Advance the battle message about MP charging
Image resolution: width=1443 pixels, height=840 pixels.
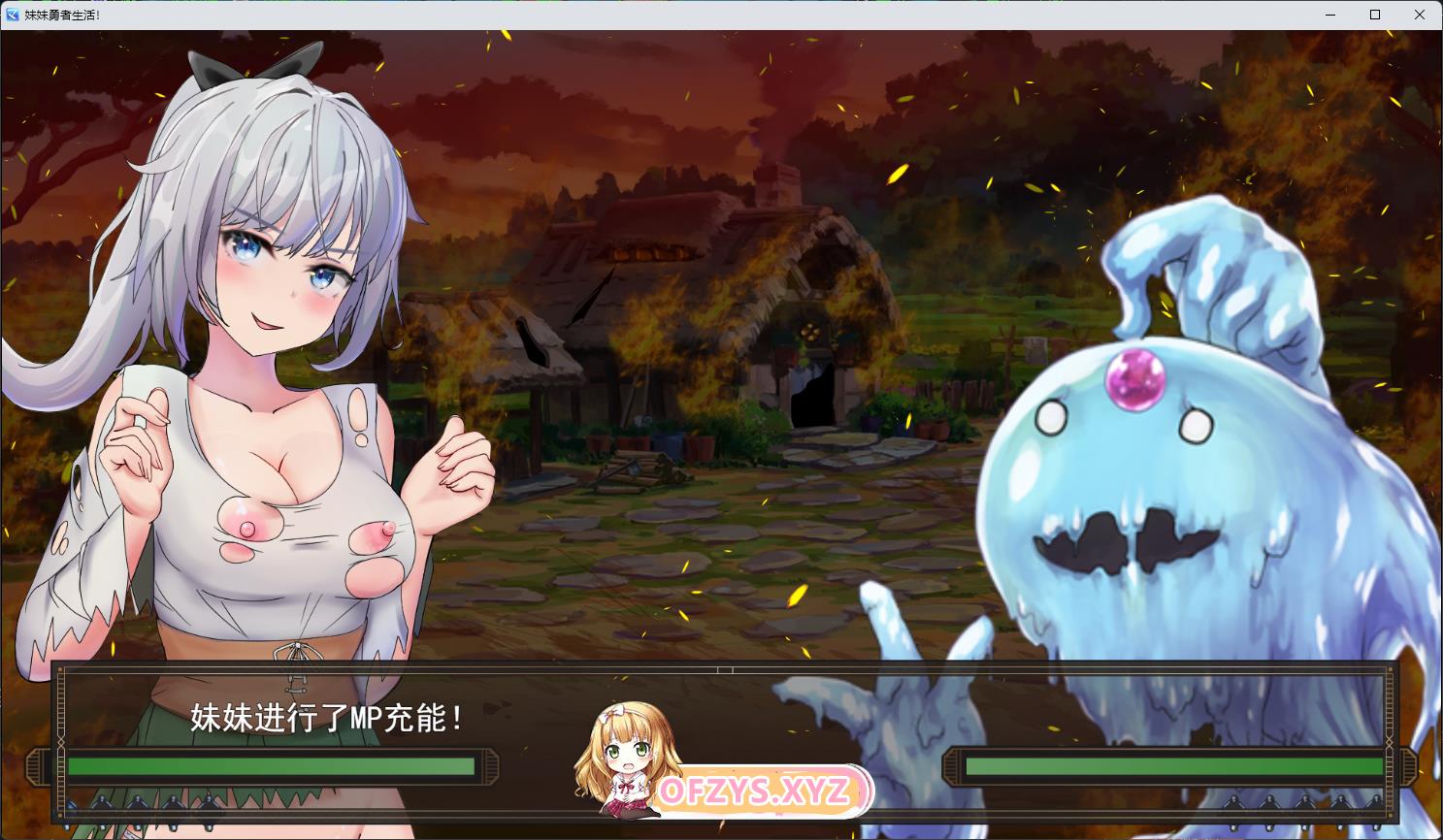coord(330,719)
